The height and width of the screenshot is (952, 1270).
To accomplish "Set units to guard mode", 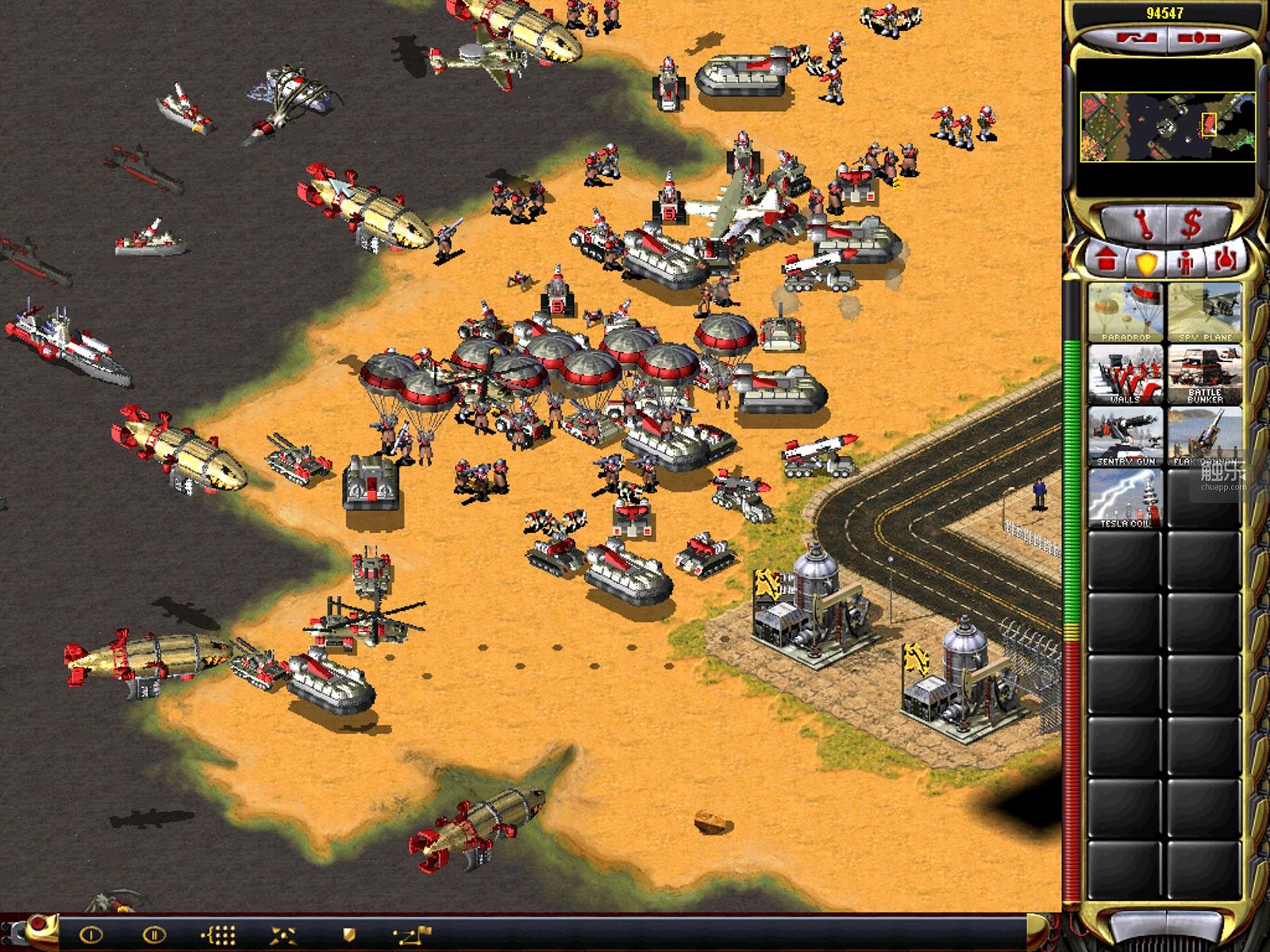I will click(348, 935).
